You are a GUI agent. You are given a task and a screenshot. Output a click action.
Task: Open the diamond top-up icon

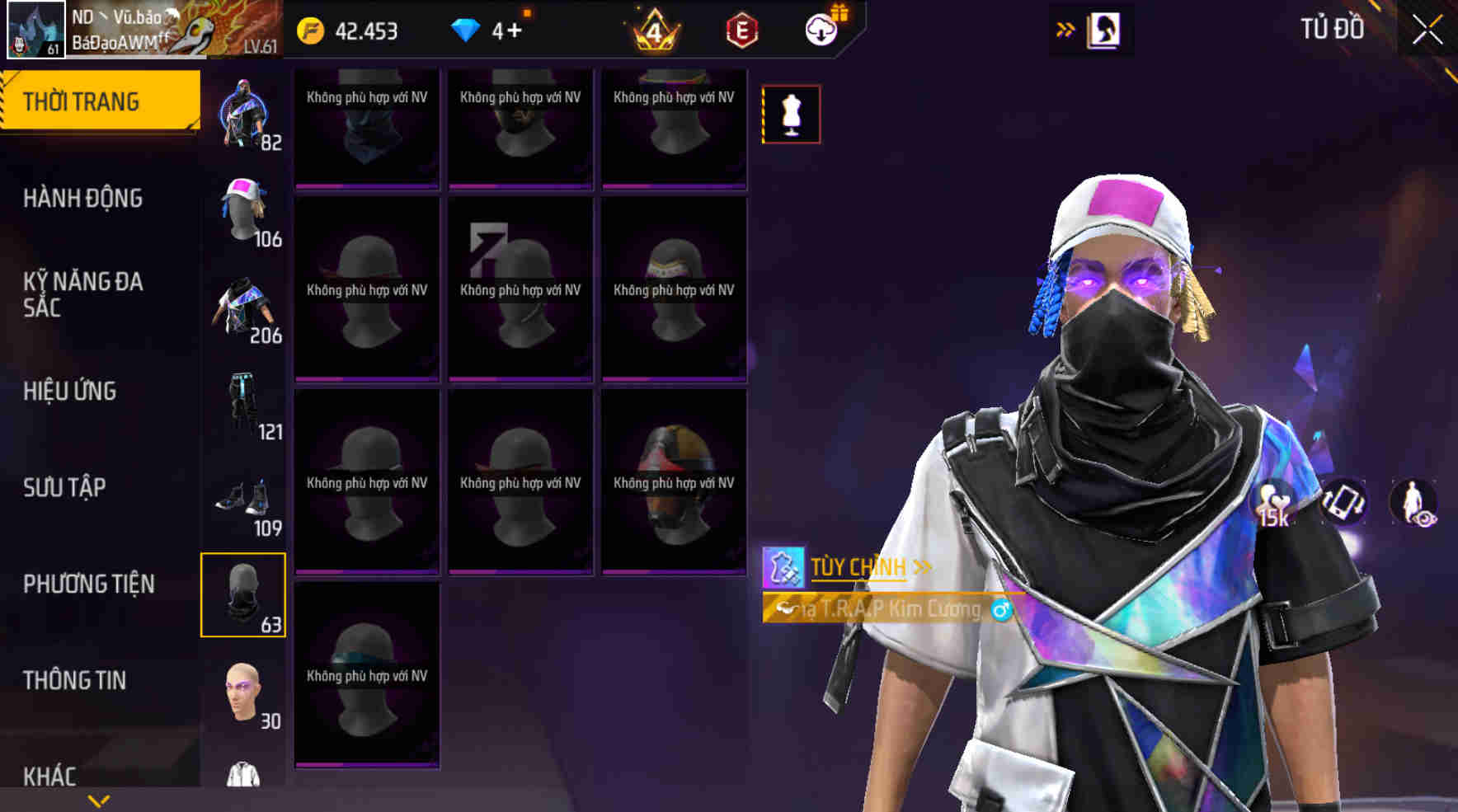click(467, 29)
